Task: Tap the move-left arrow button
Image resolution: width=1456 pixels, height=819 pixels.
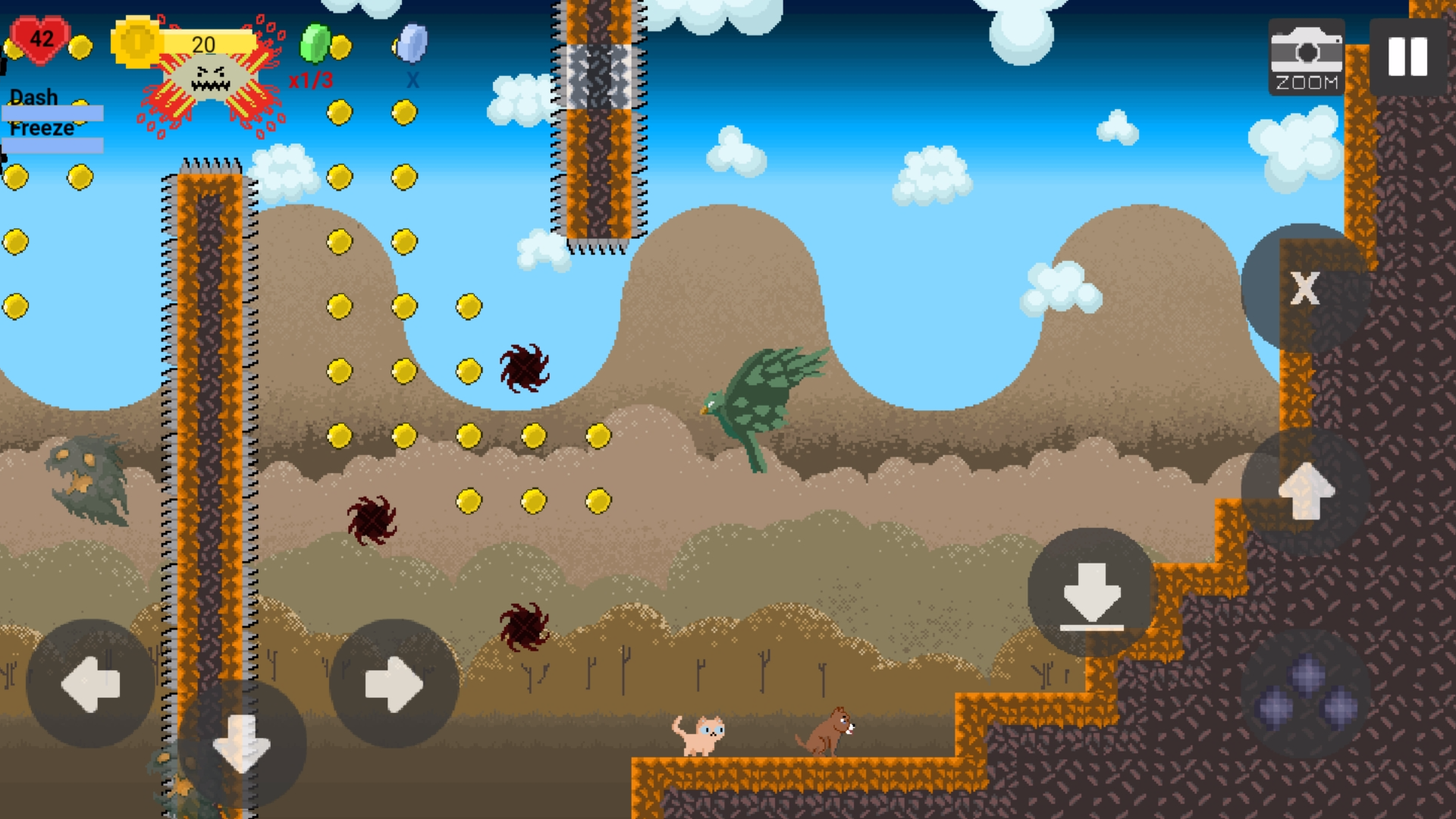Action: (90, 684)
